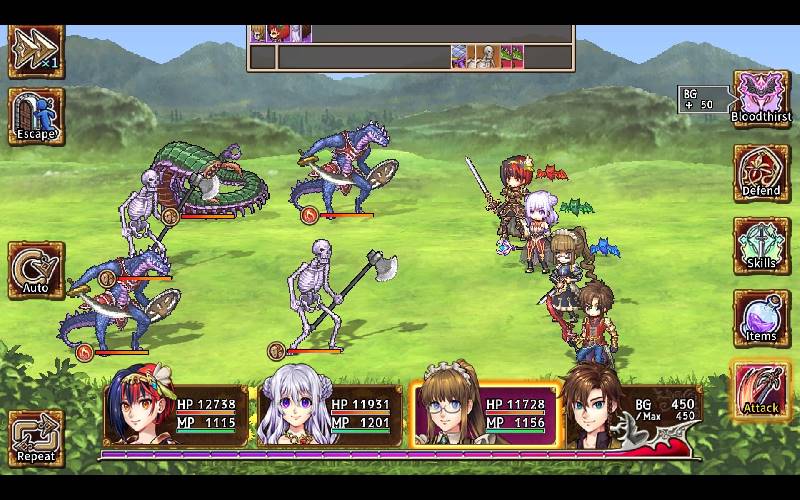
Task: Turn on Auto battle
Action: point(36,270)
